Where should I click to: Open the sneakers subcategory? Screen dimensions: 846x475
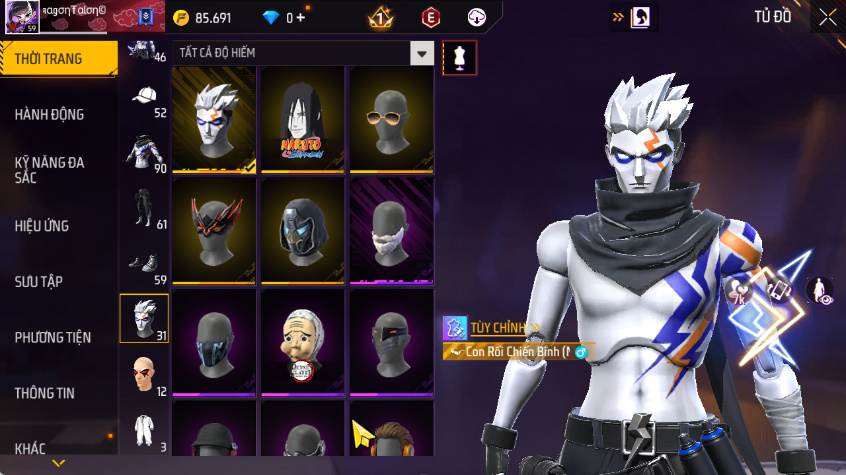[144, 265]
